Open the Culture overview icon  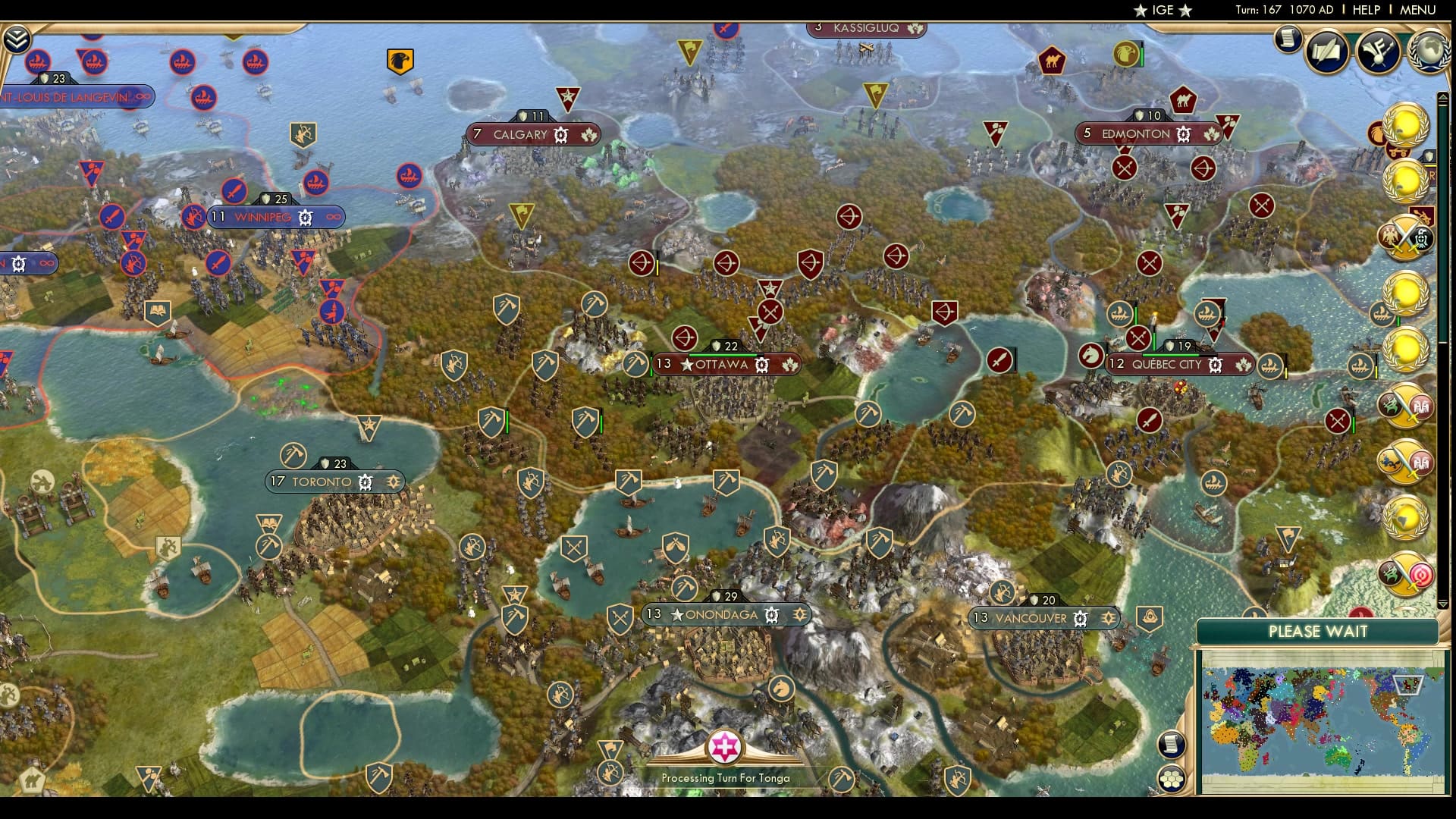[x=1377, y=52]
